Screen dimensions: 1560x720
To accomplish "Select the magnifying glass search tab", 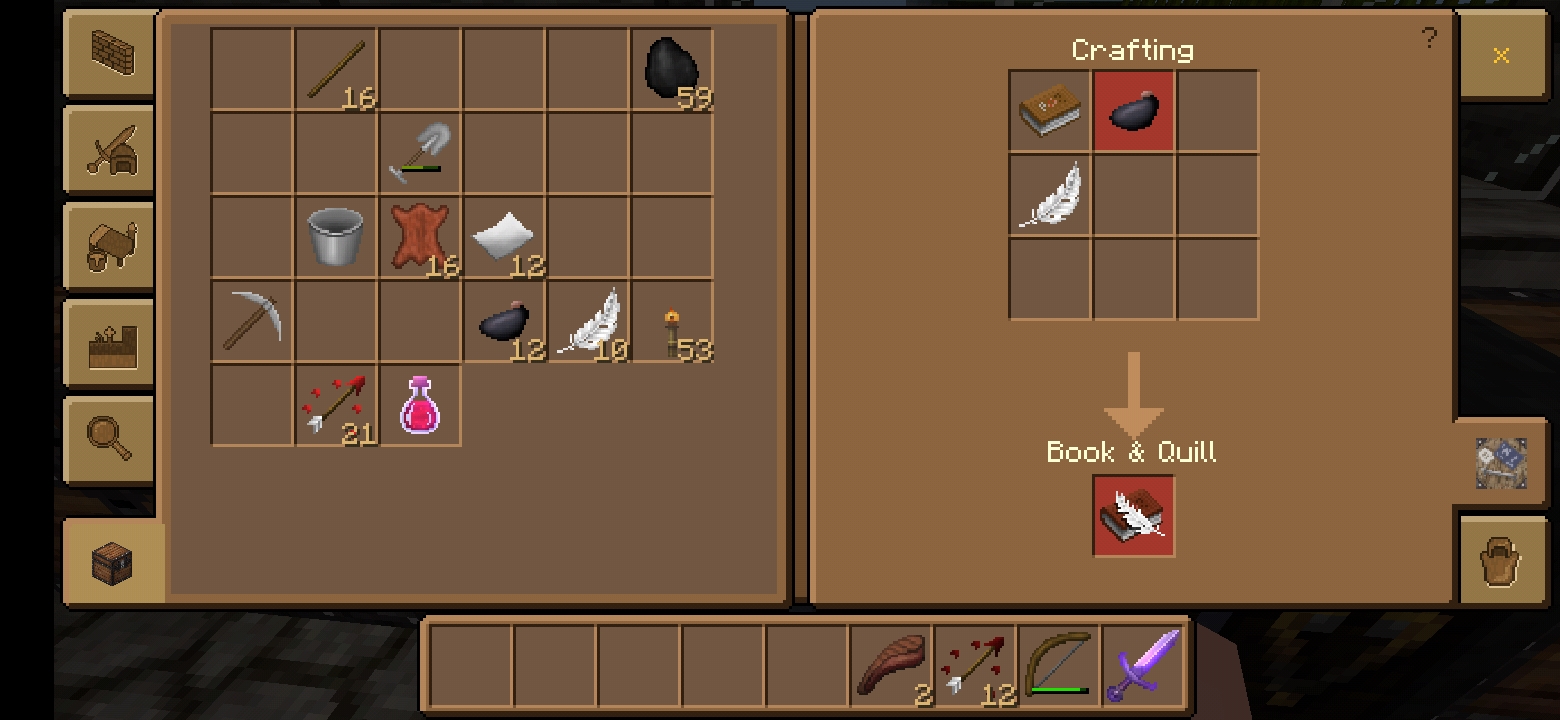I will click(x=109, y=440).
